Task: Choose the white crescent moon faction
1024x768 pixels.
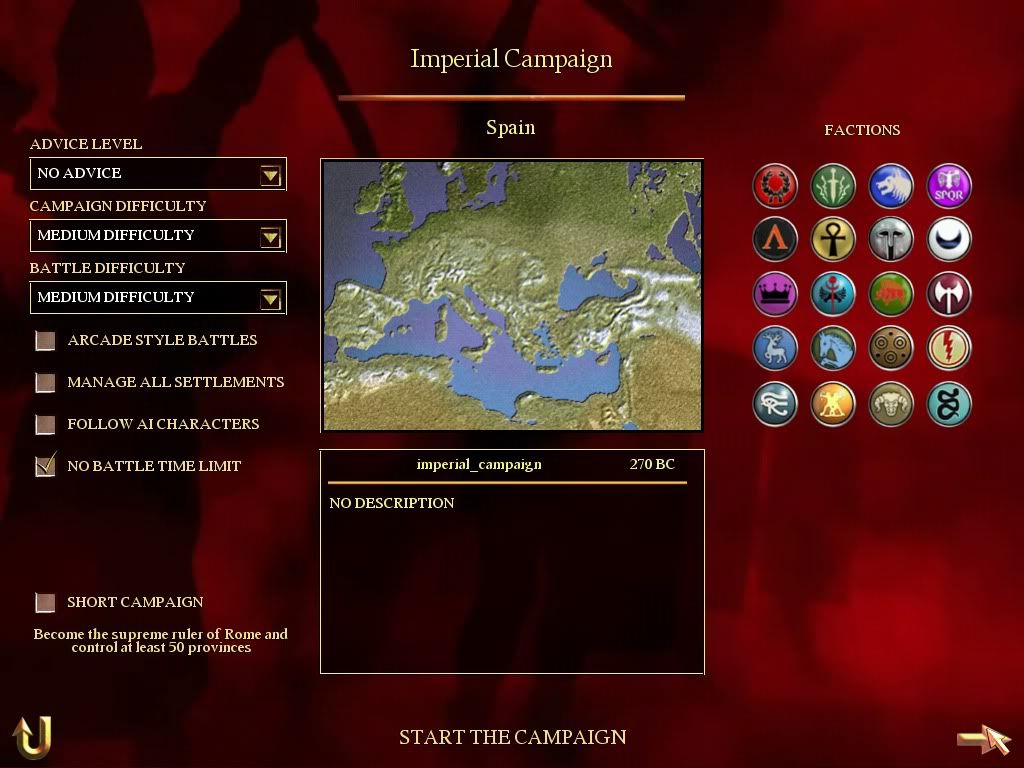Action: [x=948, y=240]
